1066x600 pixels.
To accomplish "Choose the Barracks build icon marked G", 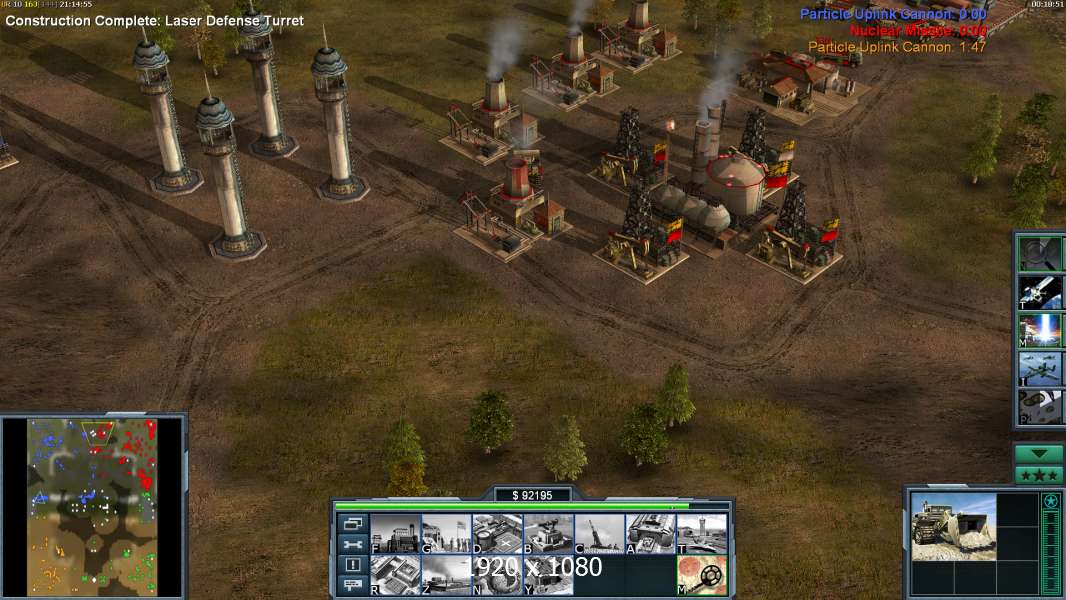I will [446, 534].
